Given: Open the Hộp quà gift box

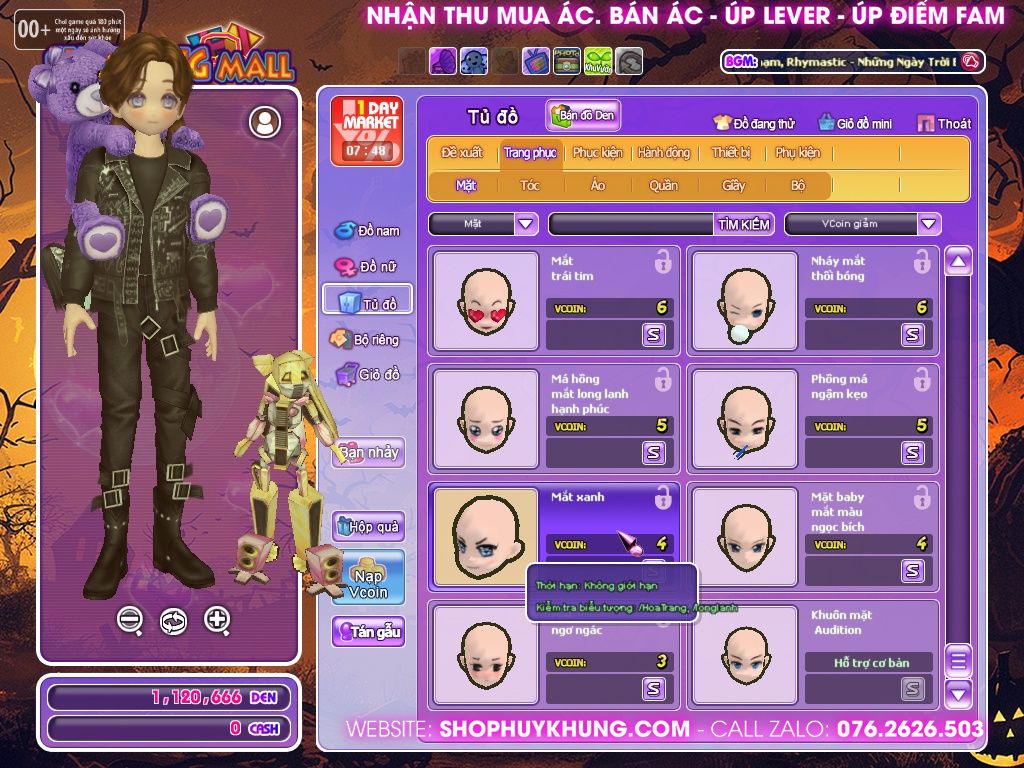Looking at the screenshot, I should coord(368,526).
